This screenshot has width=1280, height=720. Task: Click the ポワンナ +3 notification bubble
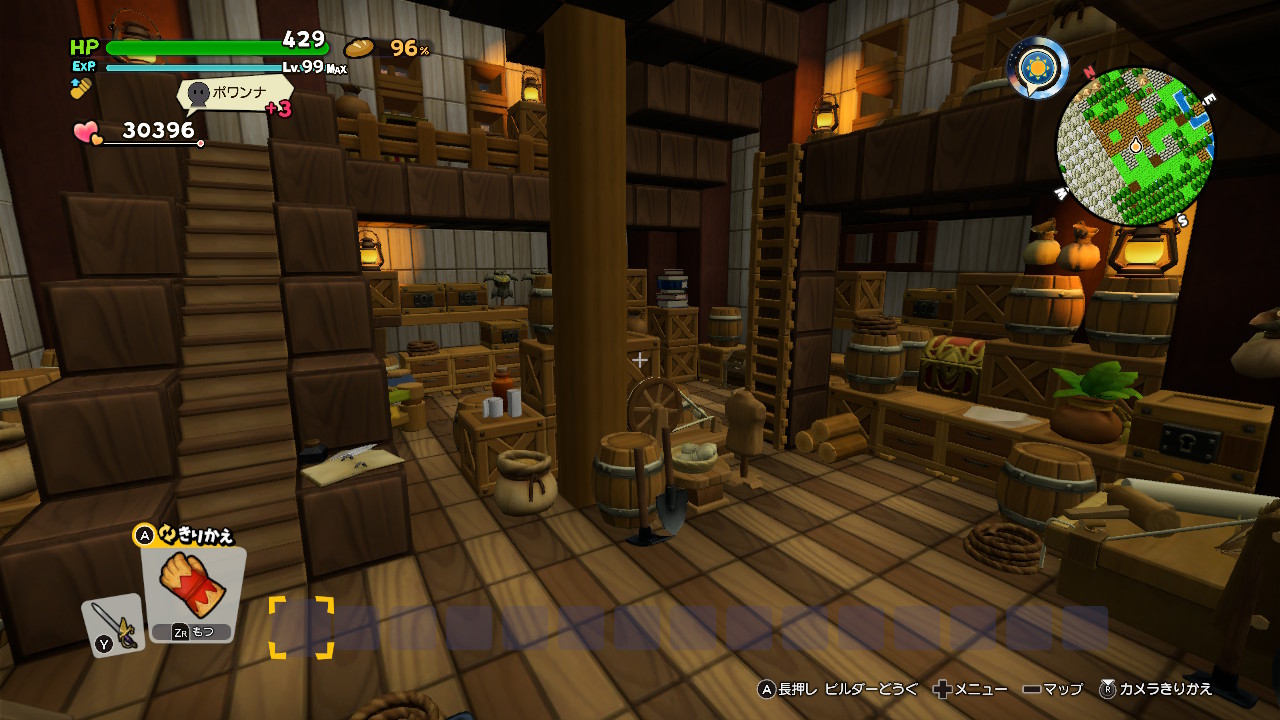[x=236, y=95]
